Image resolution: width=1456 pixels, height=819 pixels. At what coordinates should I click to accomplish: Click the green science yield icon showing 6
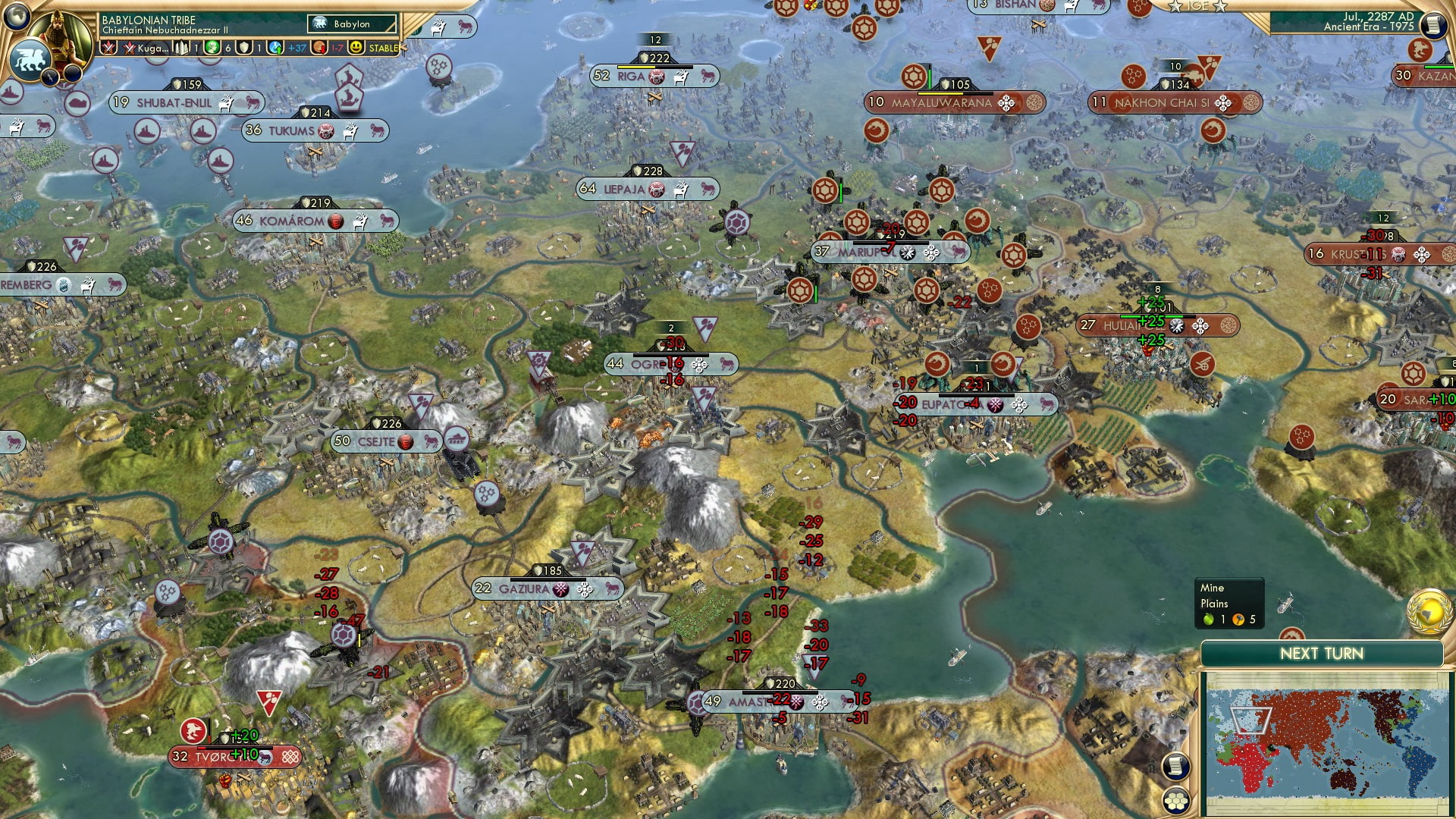click(211, 48)
